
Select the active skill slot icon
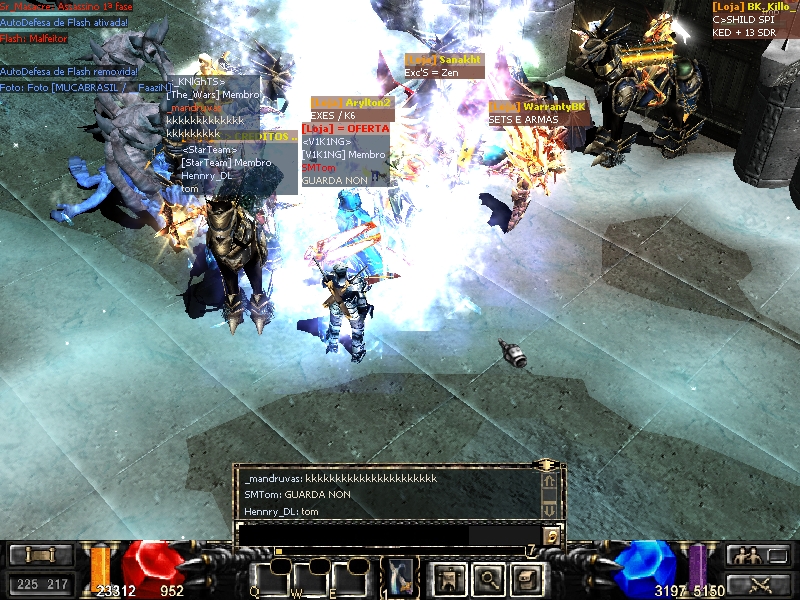[x=401, y=577]
